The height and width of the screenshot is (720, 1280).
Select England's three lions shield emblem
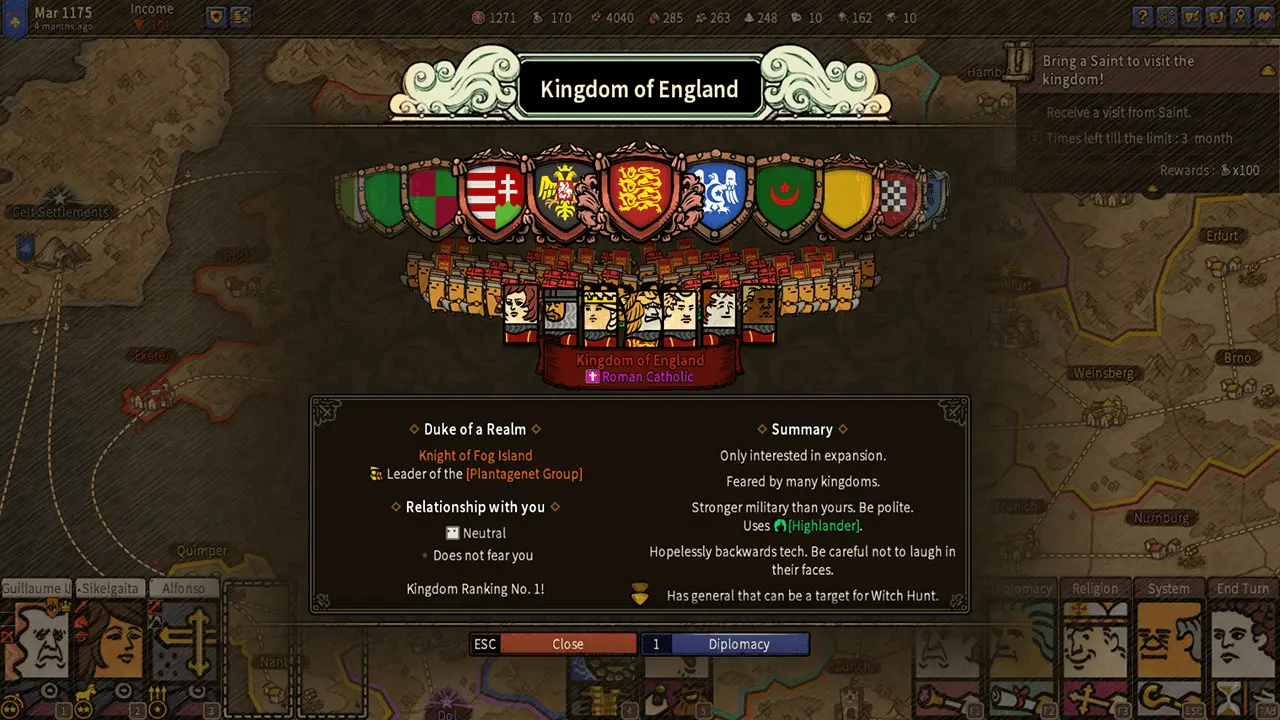click(641, 190)
